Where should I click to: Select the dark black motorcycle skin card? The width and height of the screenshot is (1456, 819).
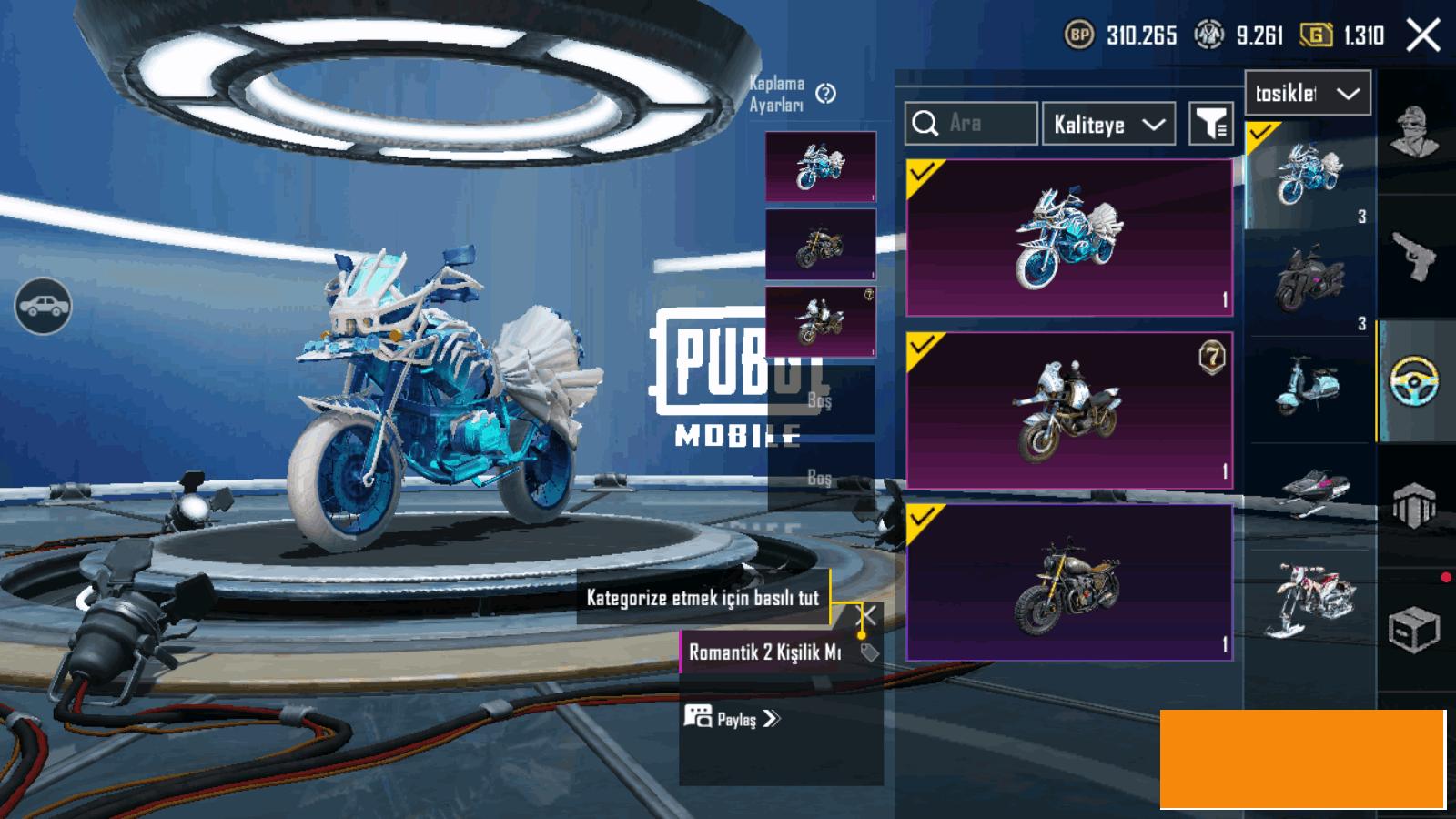[x=1069, y=582]
